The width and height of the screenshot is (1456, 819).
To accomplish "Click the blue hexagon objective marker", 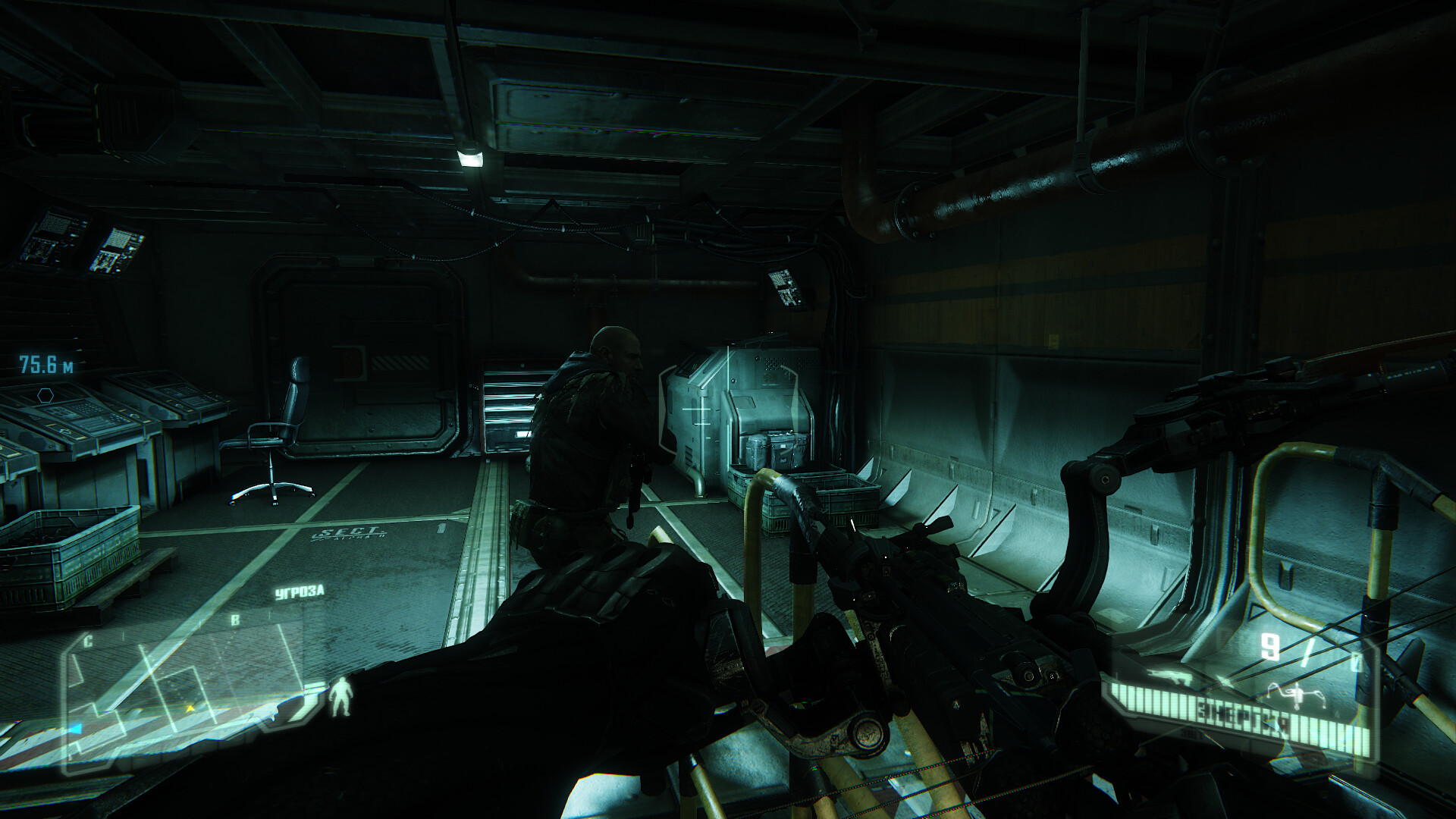I will pyautogui.click(x=45, y=394).
